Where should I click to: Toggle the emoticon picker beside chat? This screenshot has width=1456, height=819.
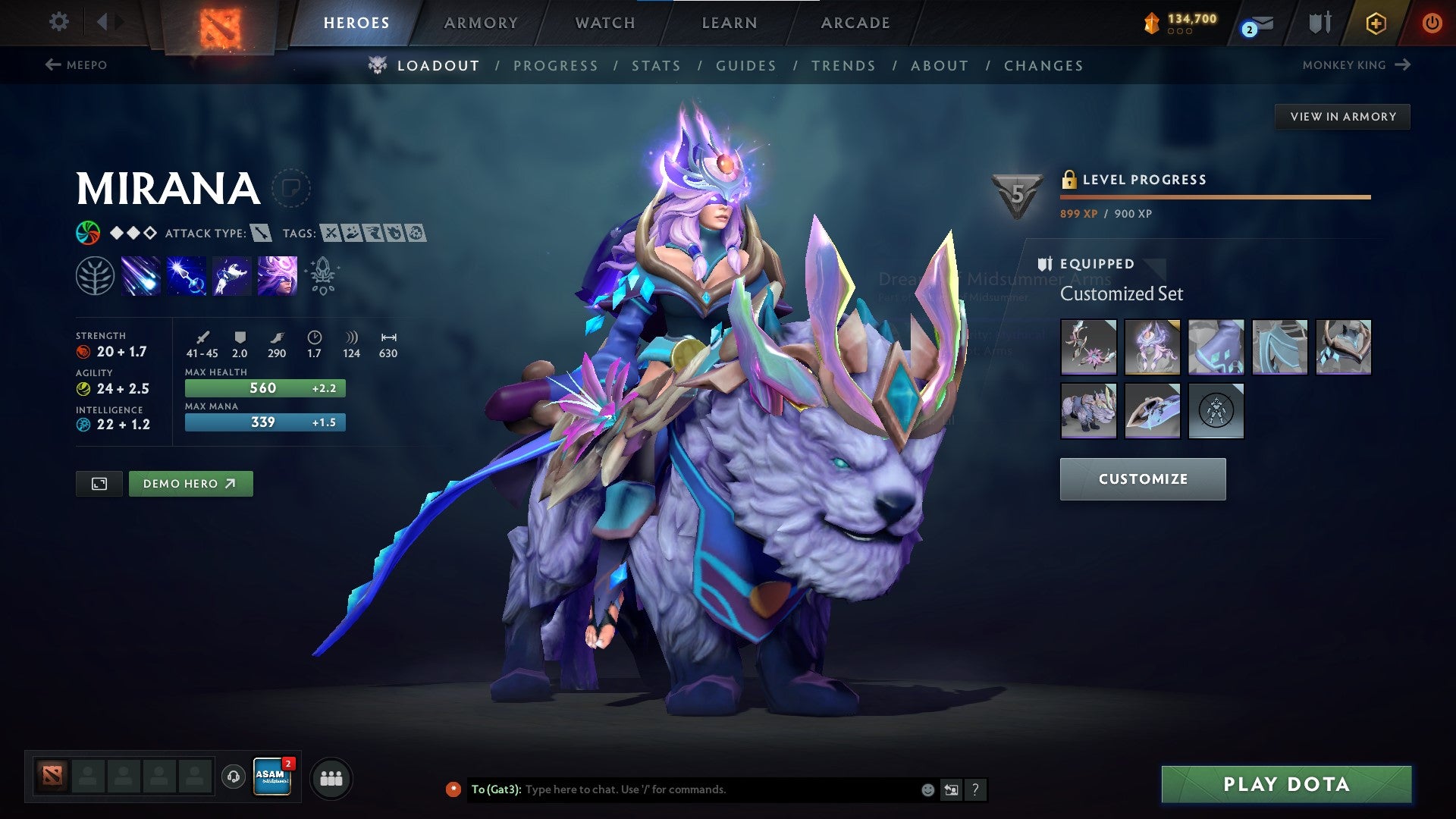coord(927,789)
